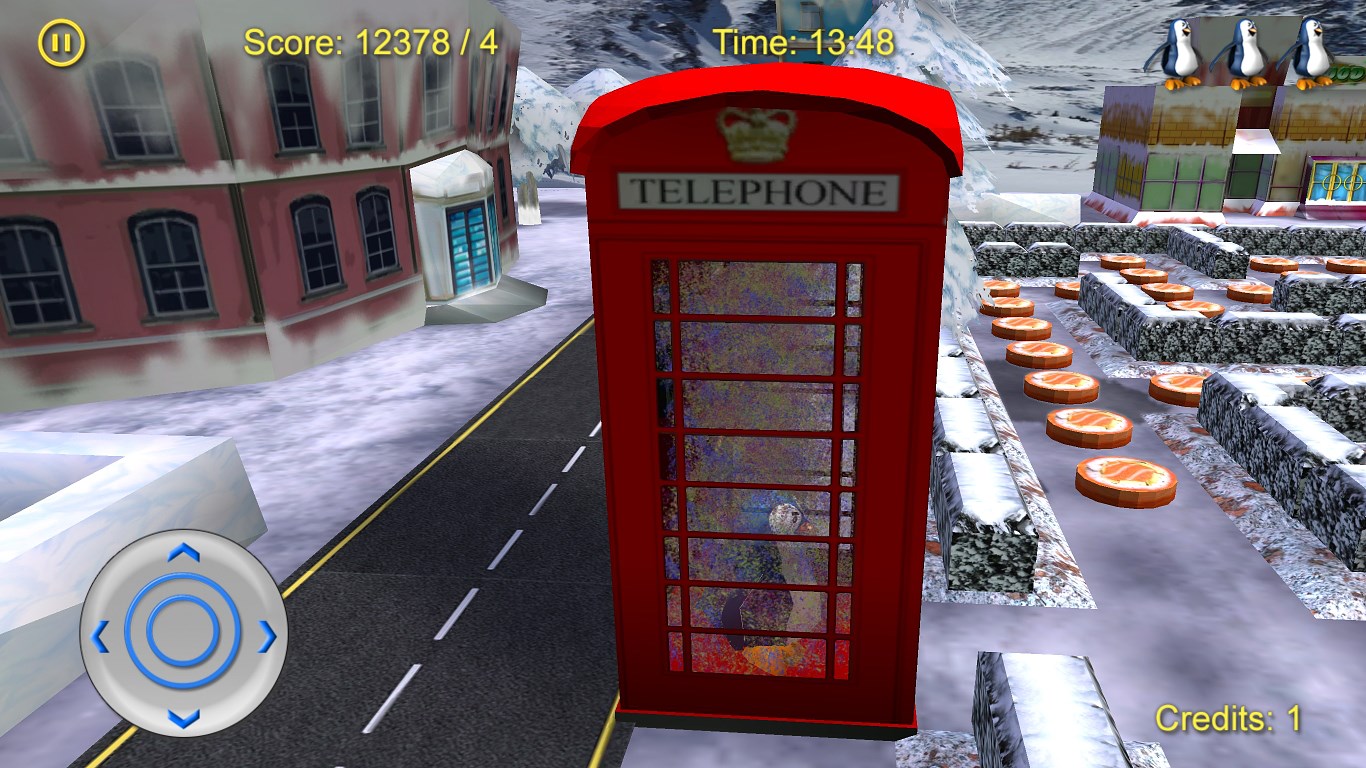Tap the down arrow on the directional pad

click(183, 717)
